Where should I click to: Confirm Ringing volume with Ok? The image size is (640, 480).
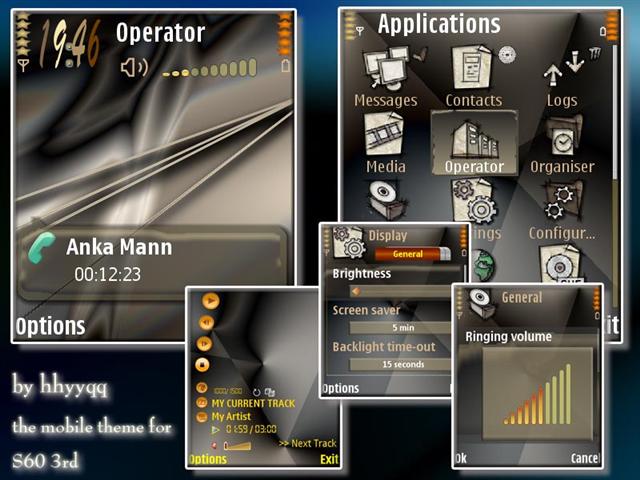(x=460, y=459)
